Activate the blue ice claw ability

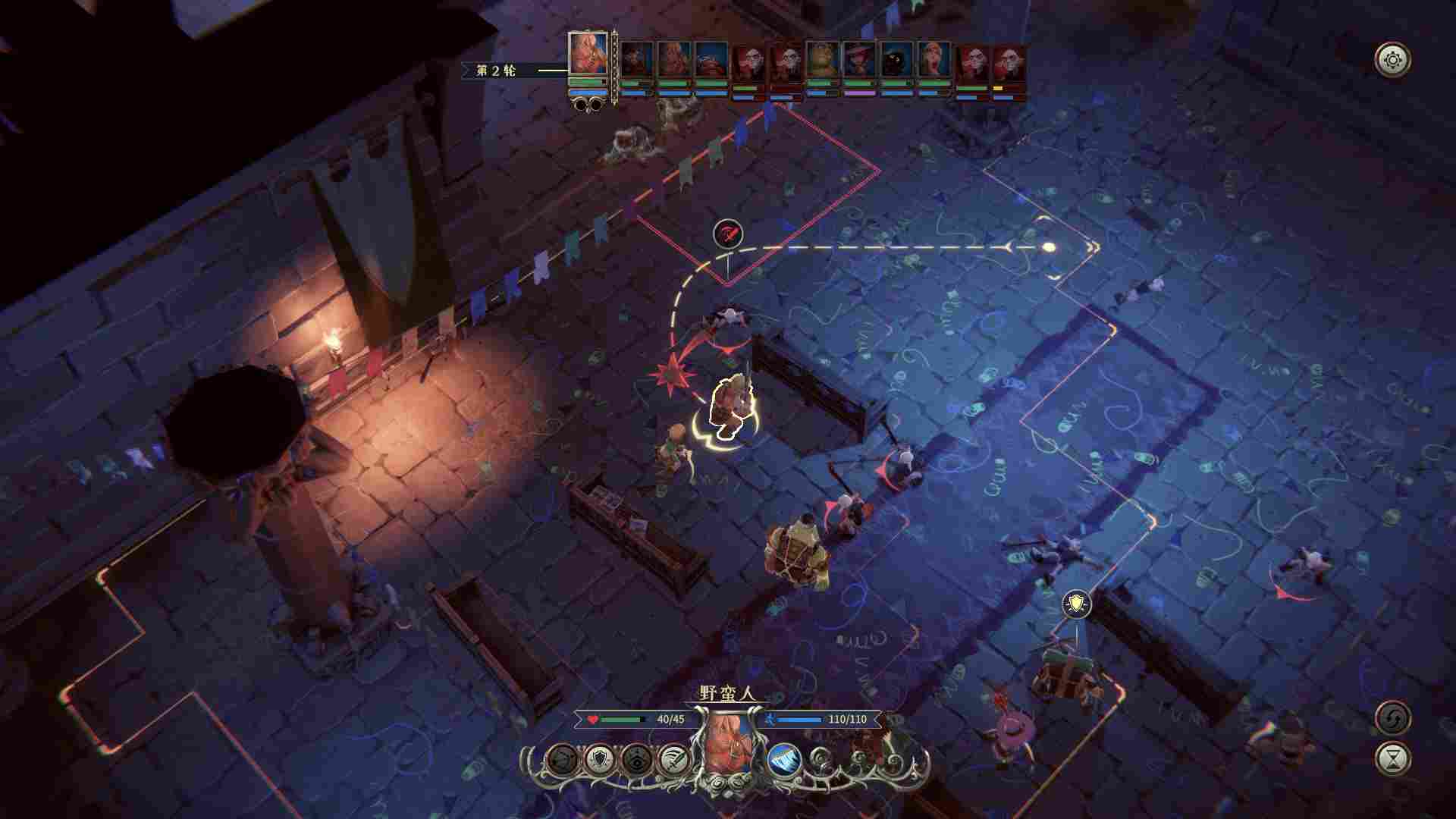click(x=784, y=758)
